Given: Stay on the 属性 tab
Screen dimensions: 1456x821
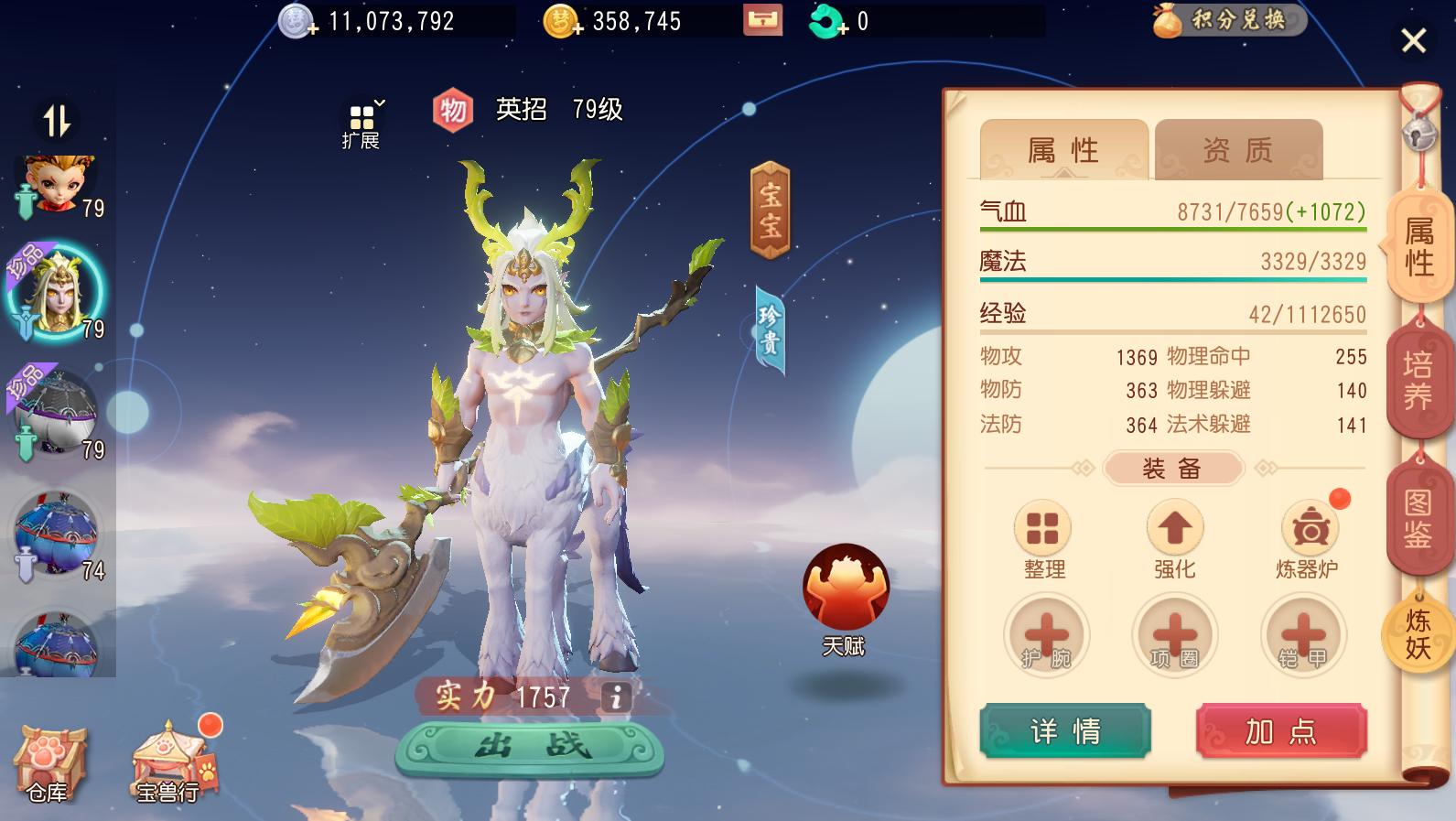Looking at the screenshot, I should pyautogui.click(x=1063, y=150).
